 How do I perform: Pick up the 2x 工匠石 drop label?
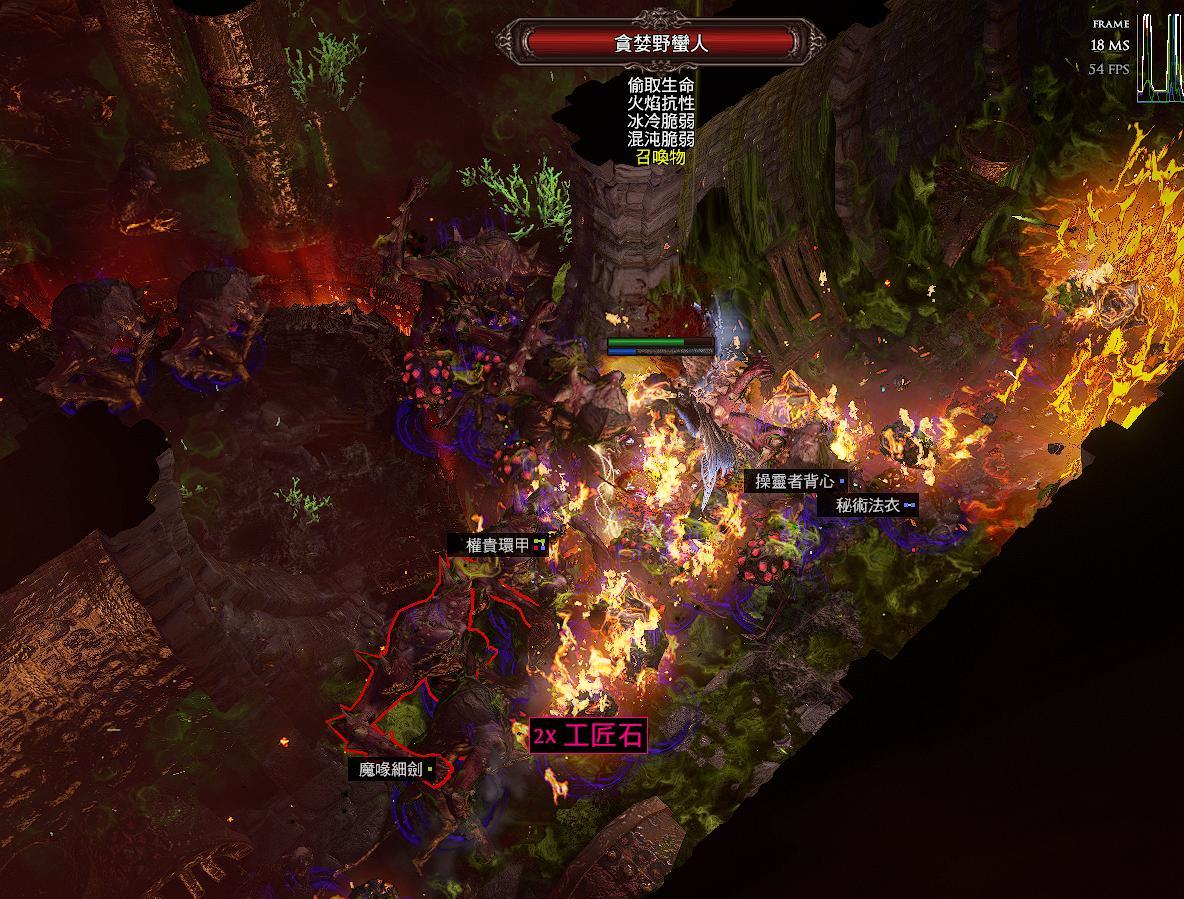click(x=588, y=737)
